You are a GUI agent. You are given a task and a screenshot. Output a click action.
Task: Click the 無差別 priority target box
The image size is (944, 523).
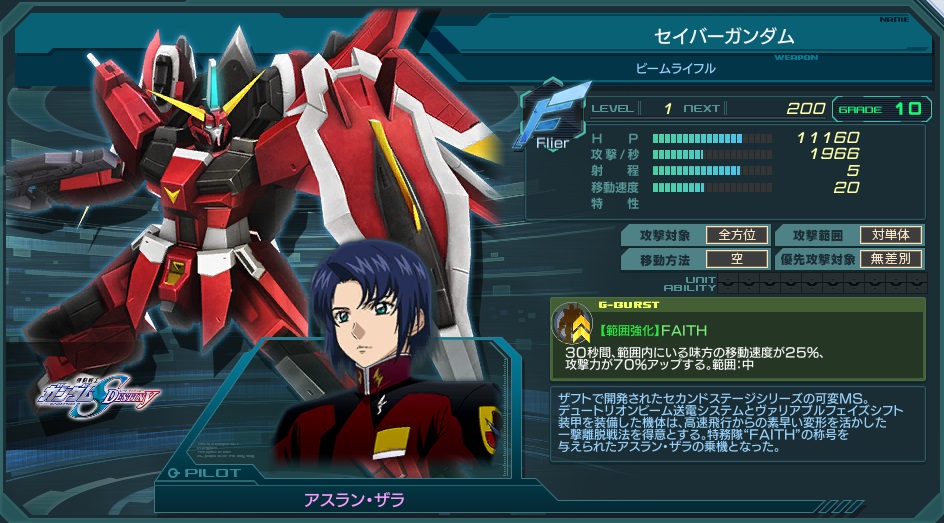click(x=890, y=259)
